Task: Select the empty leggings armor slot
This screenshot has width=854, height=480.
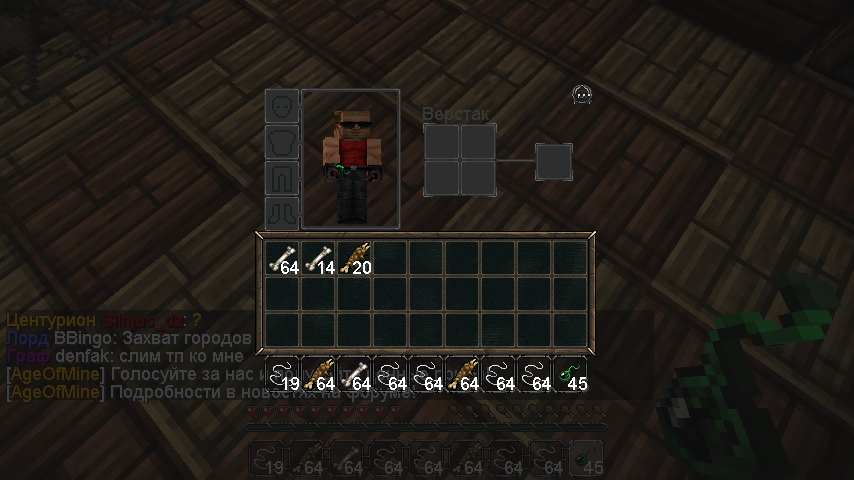Action: (x=282, y=178)
